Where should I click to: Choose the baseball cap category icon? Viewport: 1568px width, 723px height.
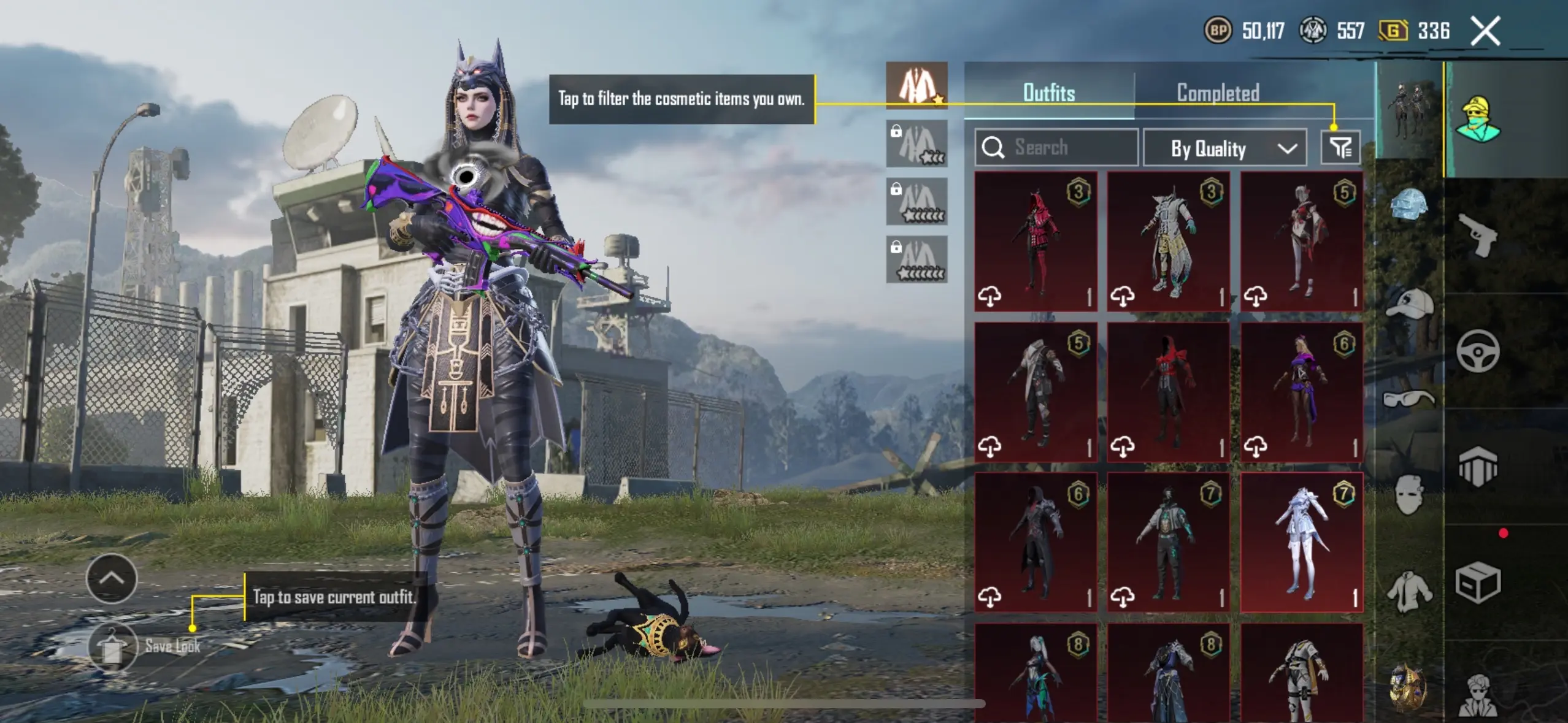coord(1409,304)
